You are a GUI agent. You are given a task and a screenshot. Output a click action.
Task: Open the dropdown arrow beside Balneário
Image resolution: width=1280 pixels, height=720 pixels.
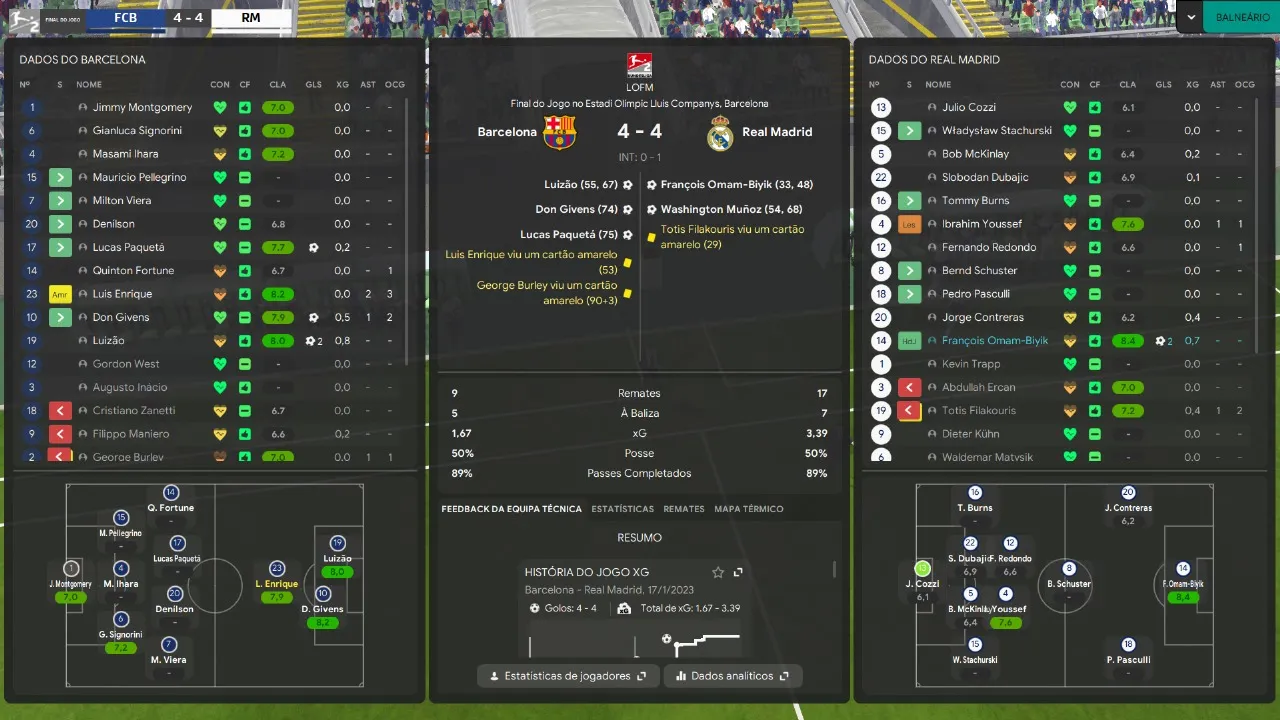1190,17
